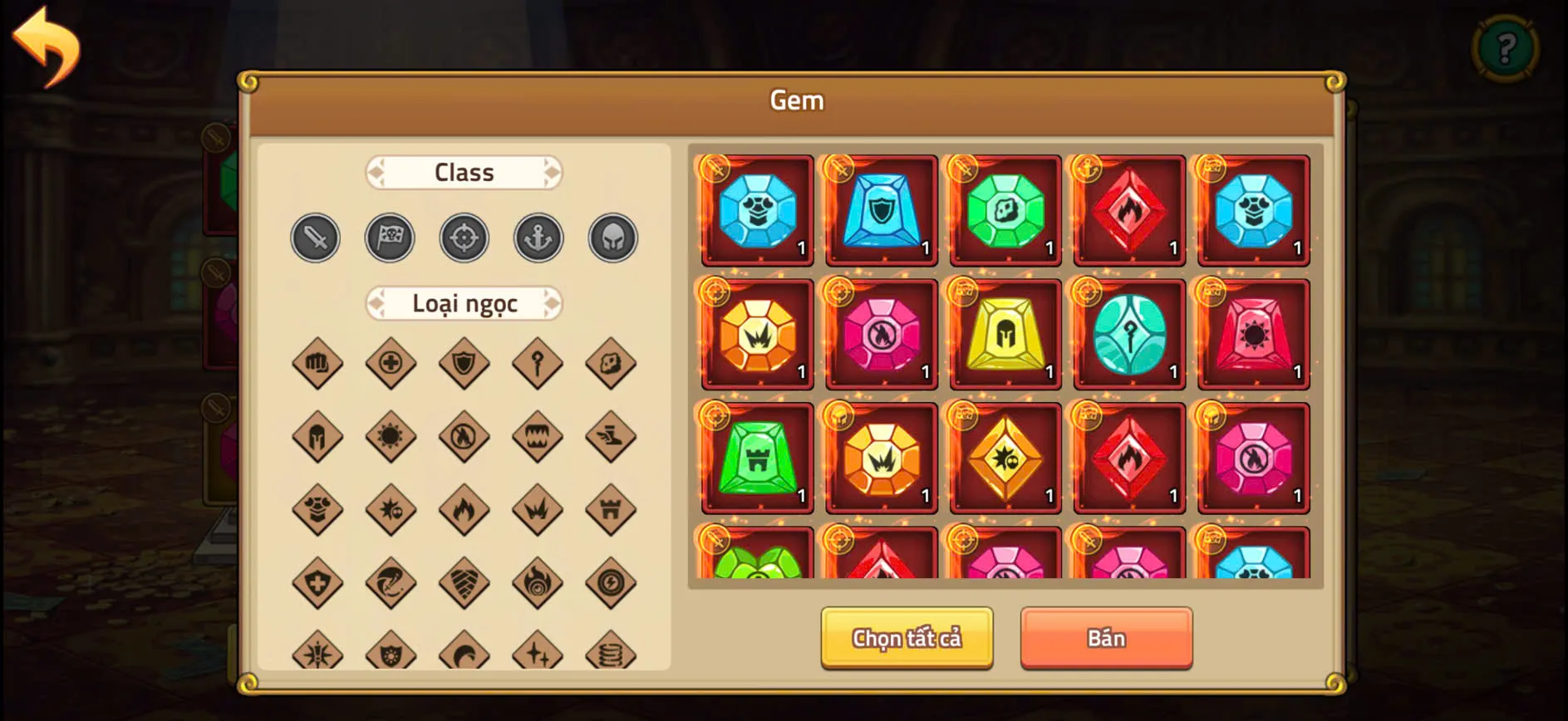Click the fist gem type filter
1568x721 pixels.
pos(315,363)
